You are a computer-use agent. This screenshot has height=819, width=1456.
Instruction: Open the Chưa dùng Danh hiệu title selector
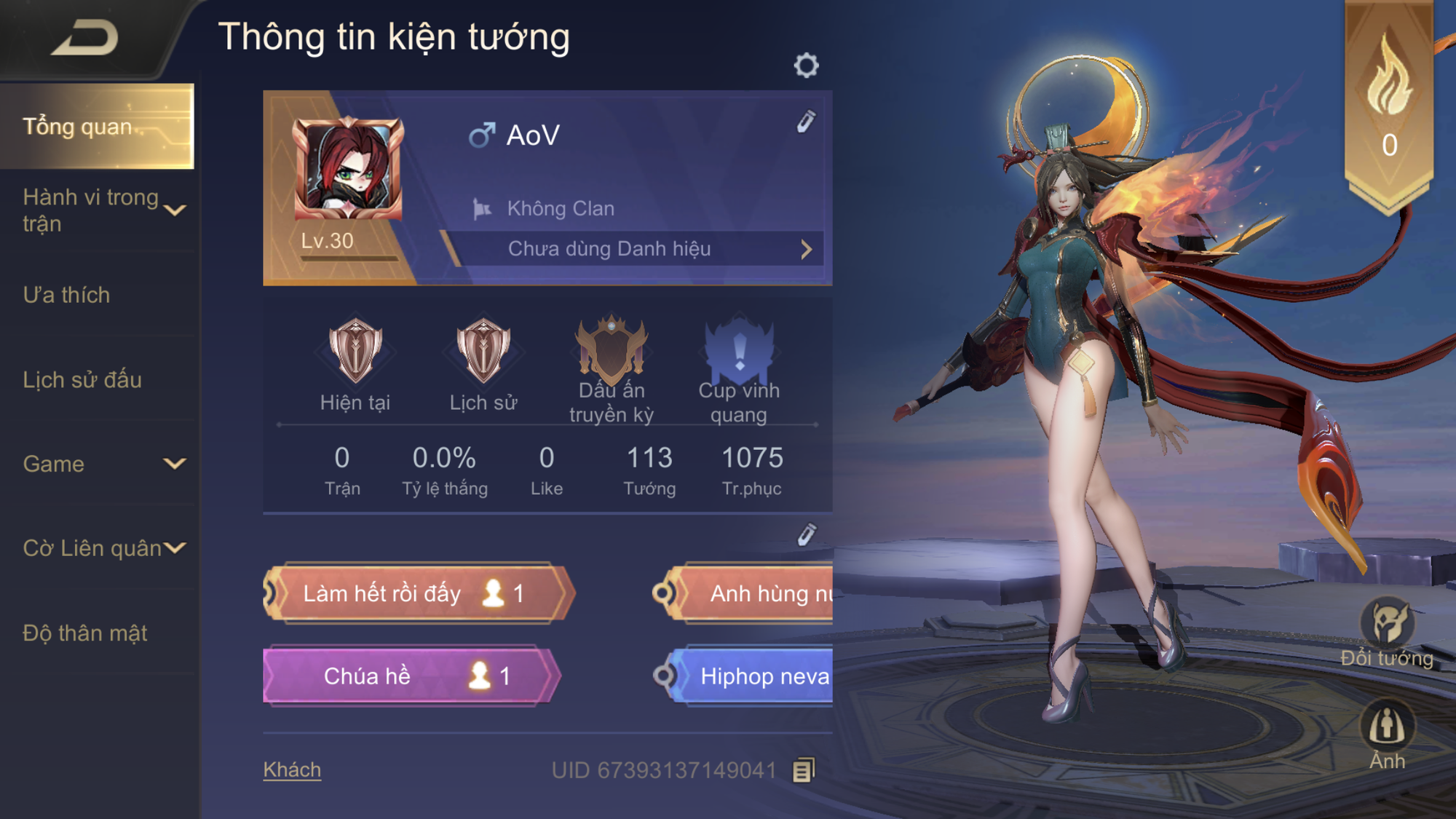point(633,249)
